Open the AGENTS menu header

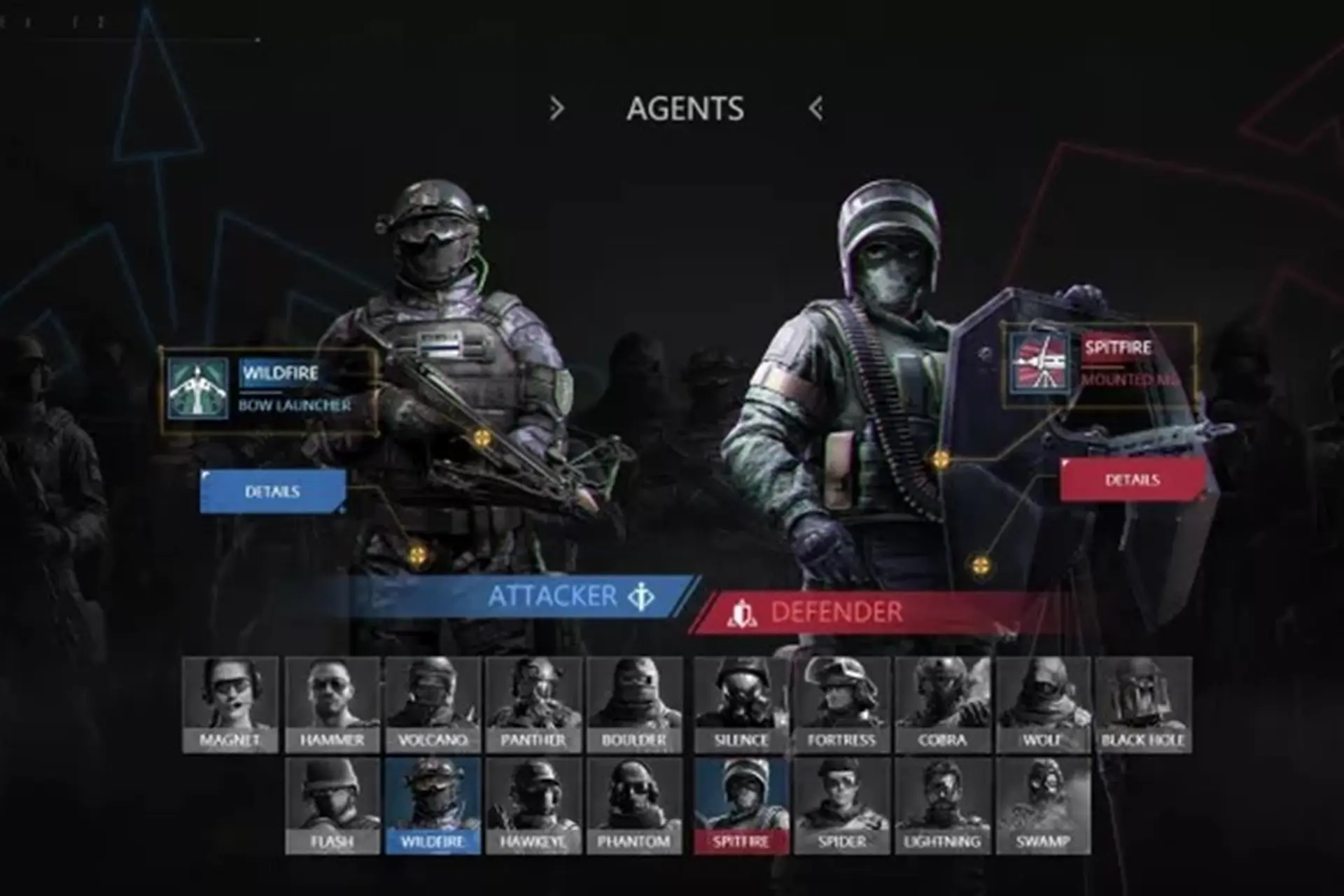coord(686,107)
